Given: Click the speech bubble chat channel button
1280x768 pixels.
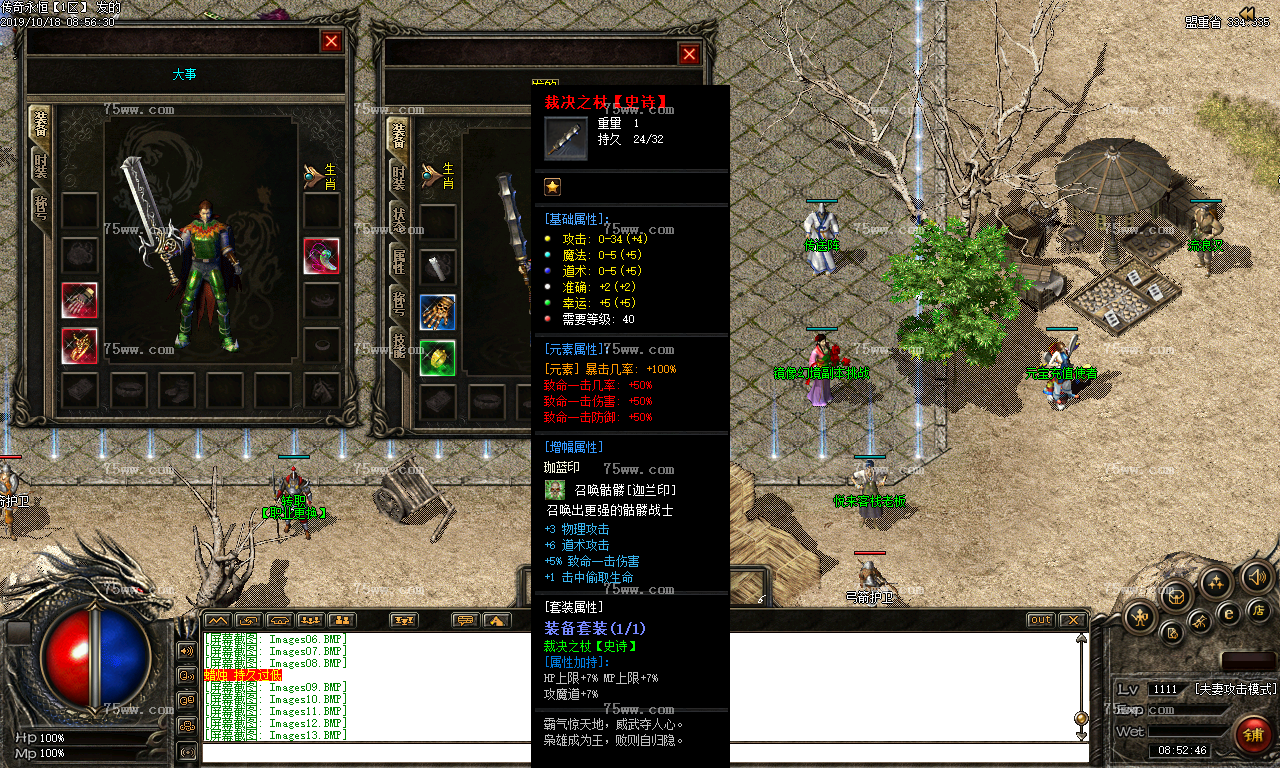Looking at the screenshot, I should pos(464,620).
